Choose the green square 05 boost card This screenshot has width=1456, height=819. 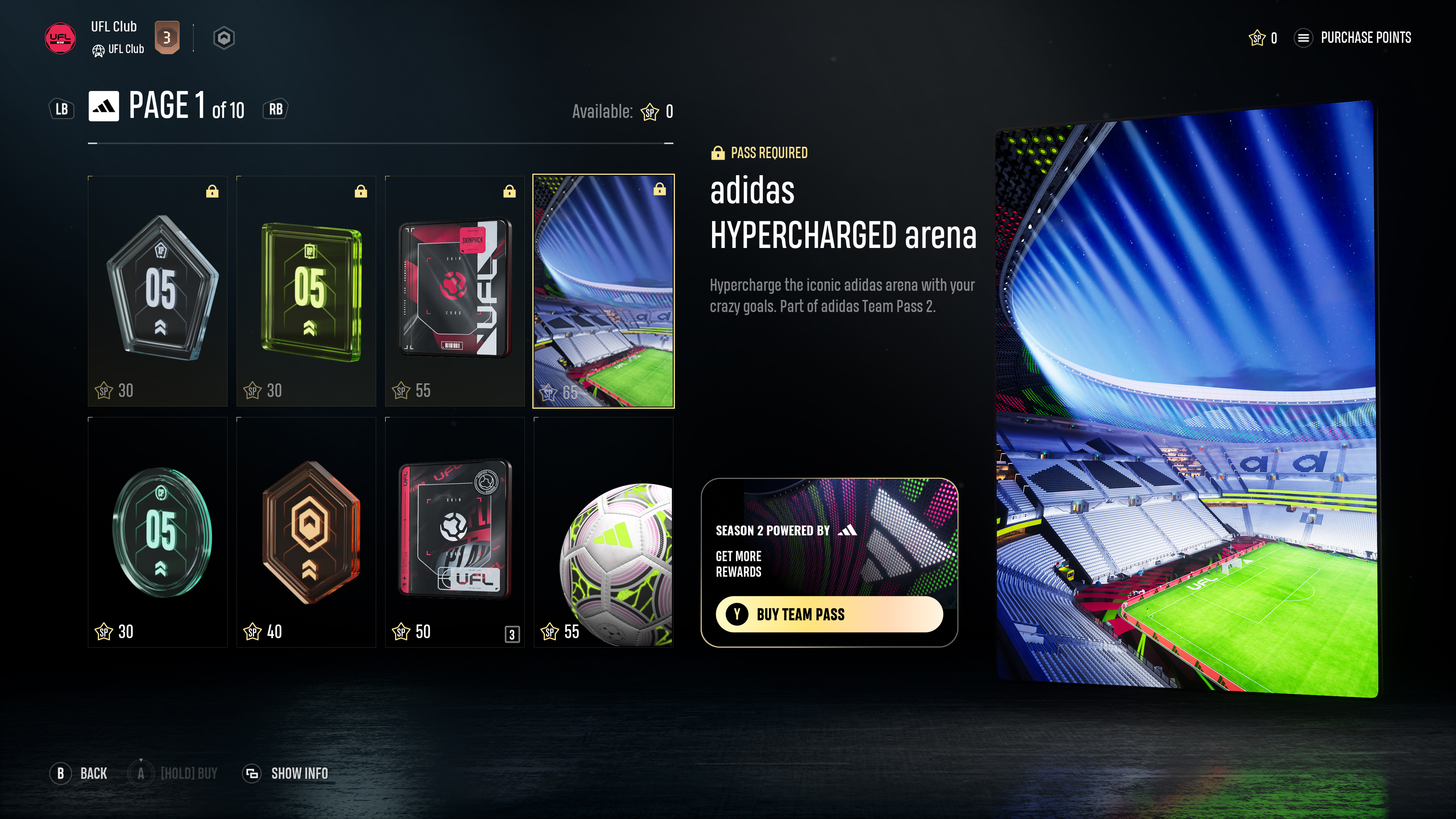point(306,290)
